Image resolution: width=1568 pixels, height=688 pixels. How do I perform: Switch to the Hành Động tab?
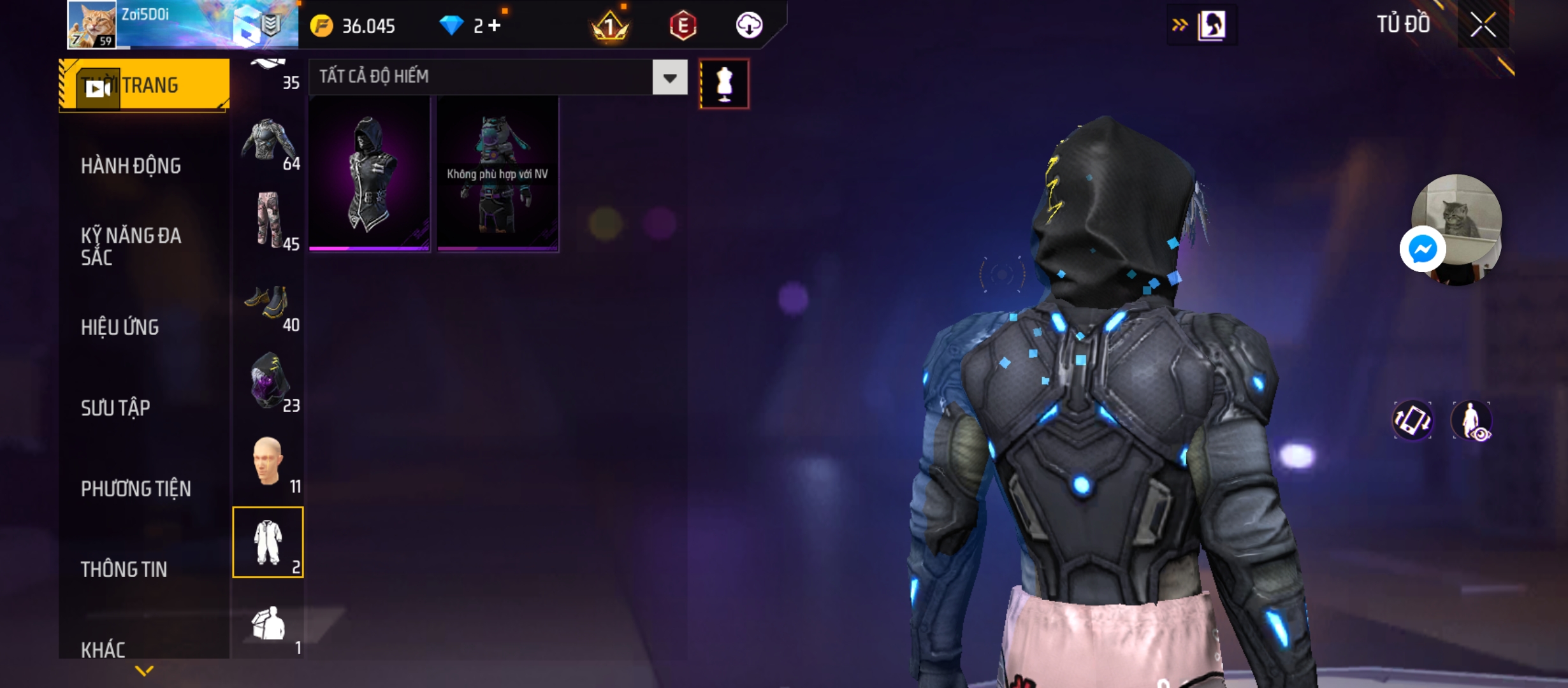point(131,166)
